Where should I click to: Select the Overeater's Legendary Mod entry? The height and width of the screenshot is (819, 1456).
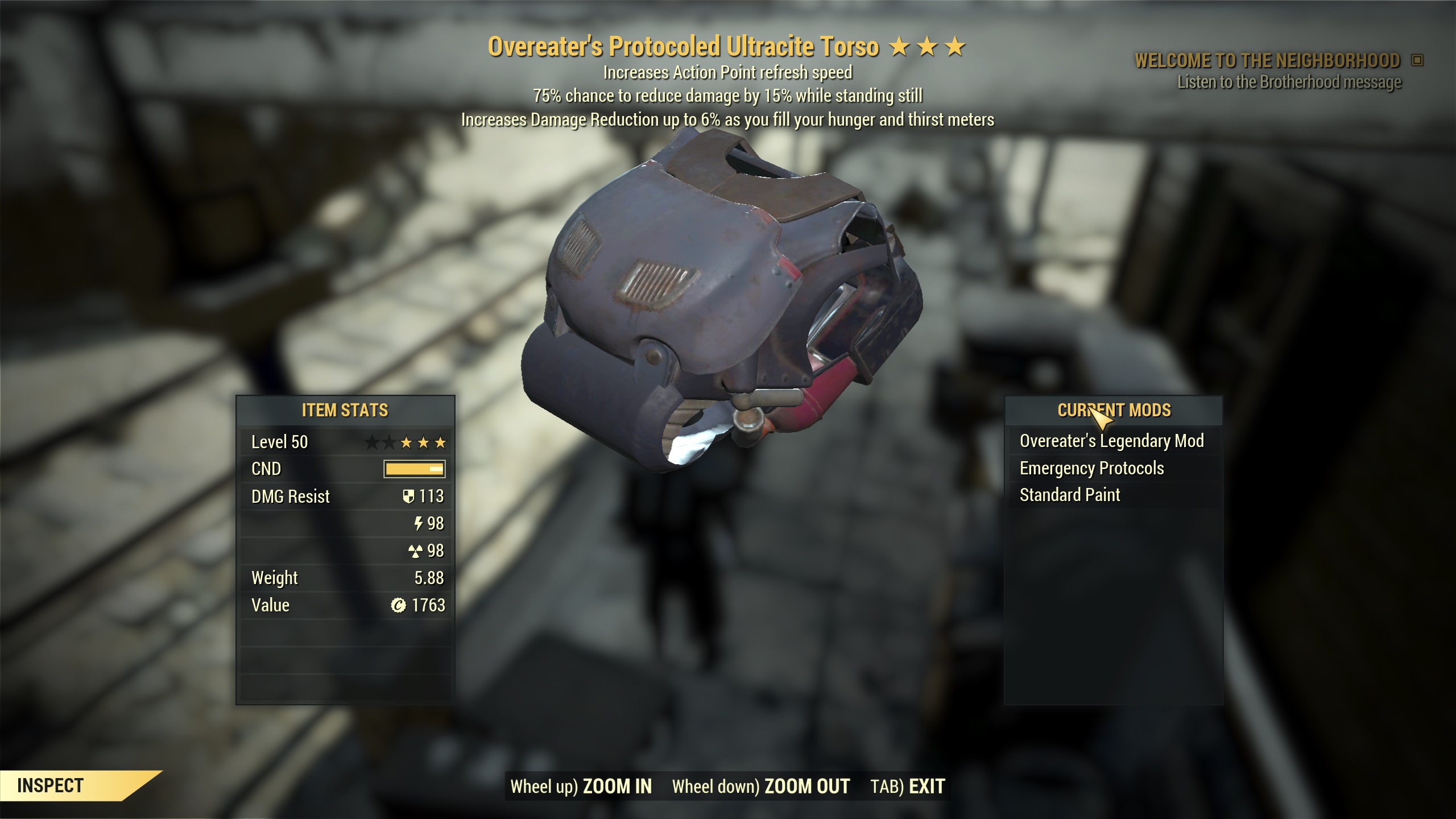pyautogui.click(x=1111, y=441)
